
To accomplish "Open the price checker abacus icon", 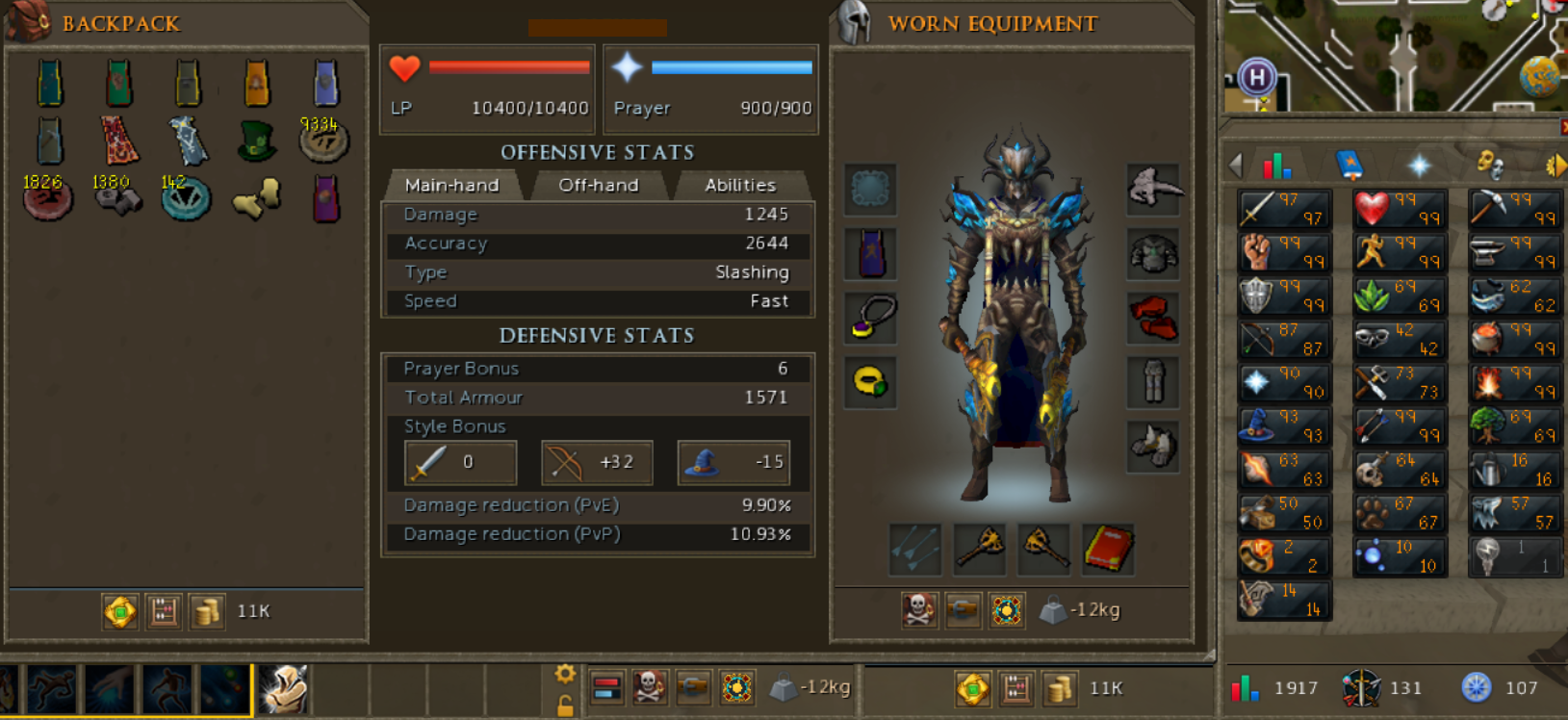I will pos(163,611).
